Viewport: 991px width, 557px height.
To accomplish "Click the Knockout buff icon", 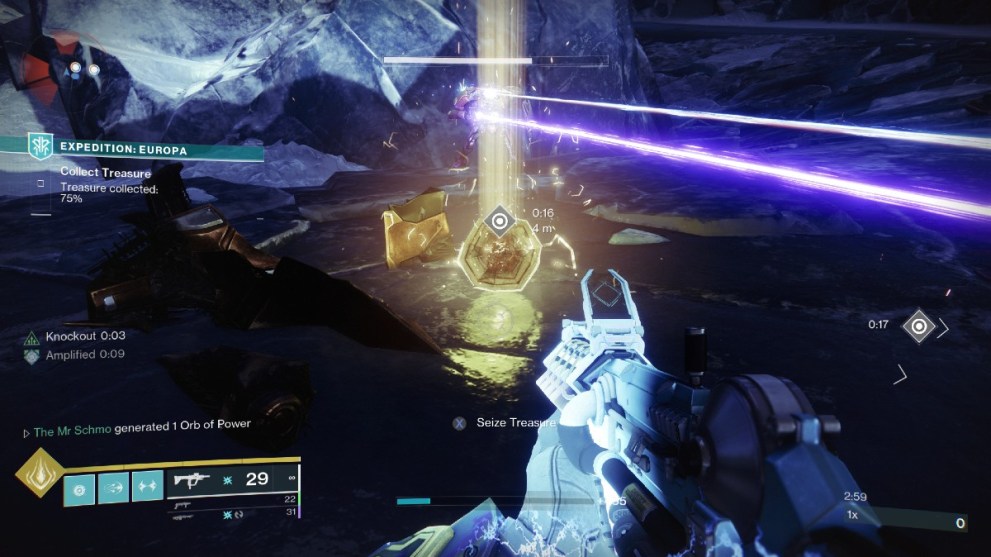I will click(31, 337).
